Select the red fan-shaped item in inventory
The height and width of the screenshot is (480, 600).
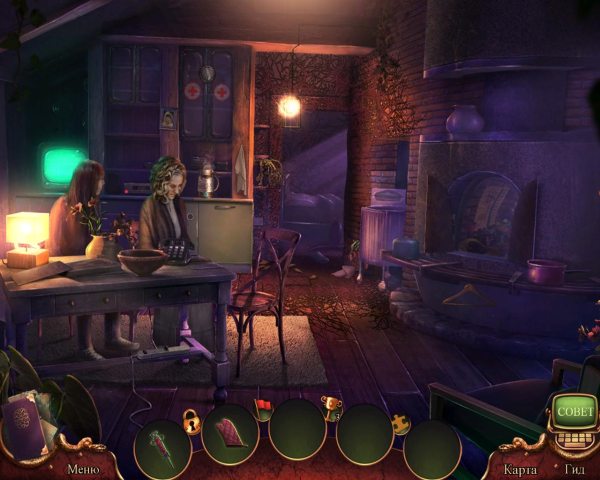[230, 433]
